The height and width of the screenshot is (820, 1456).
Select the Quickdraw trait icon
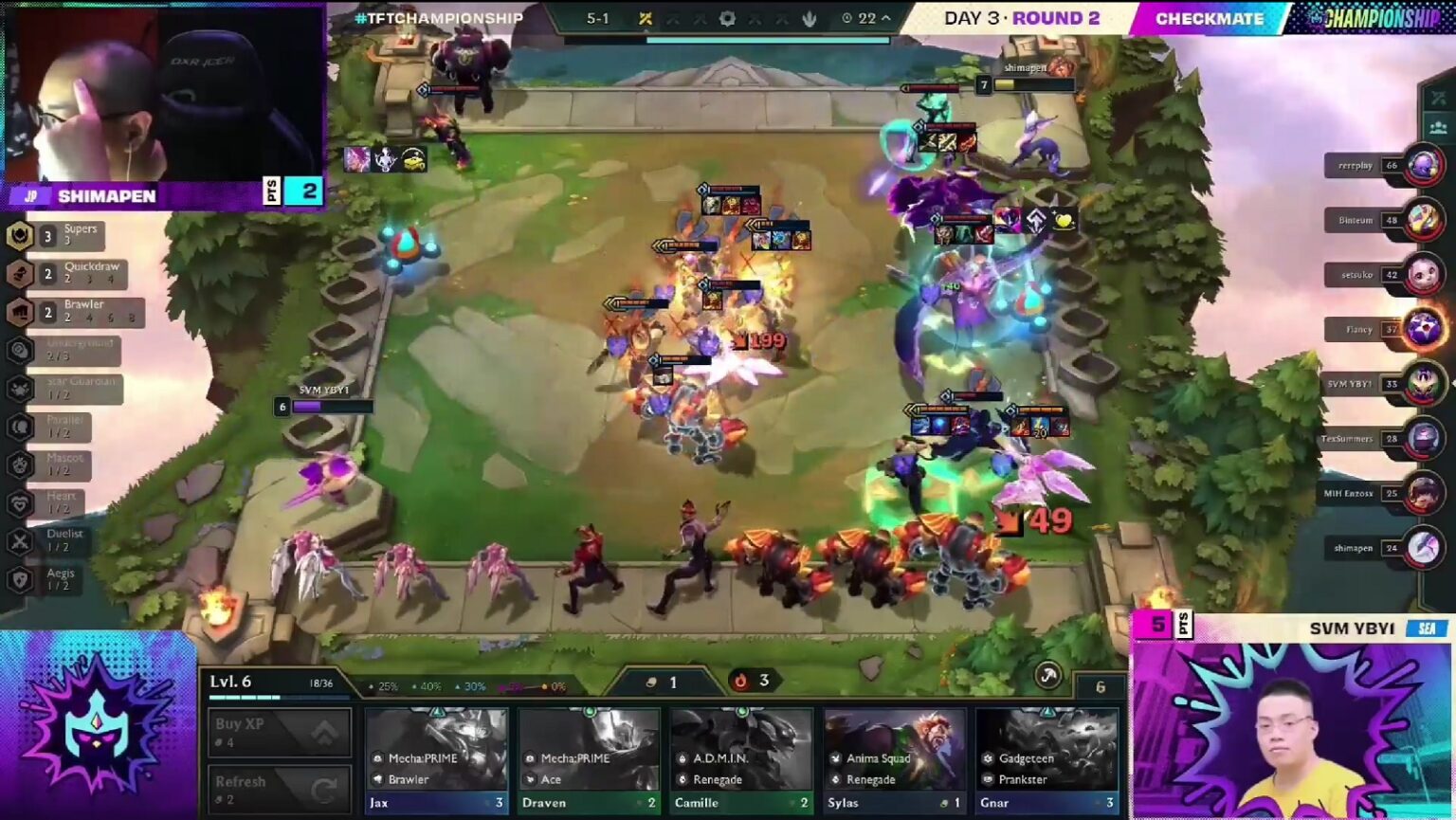tap(19, 273)
